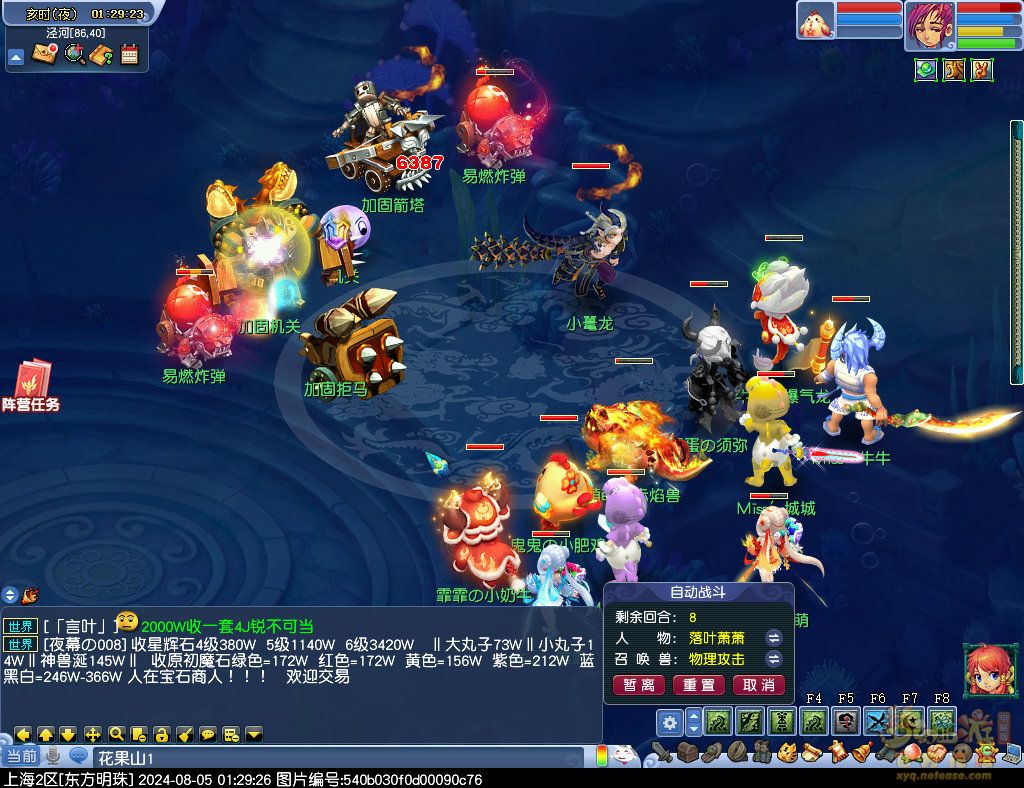
Task: Select the pink-haired player portrait
Action: [x=929, y=25]
